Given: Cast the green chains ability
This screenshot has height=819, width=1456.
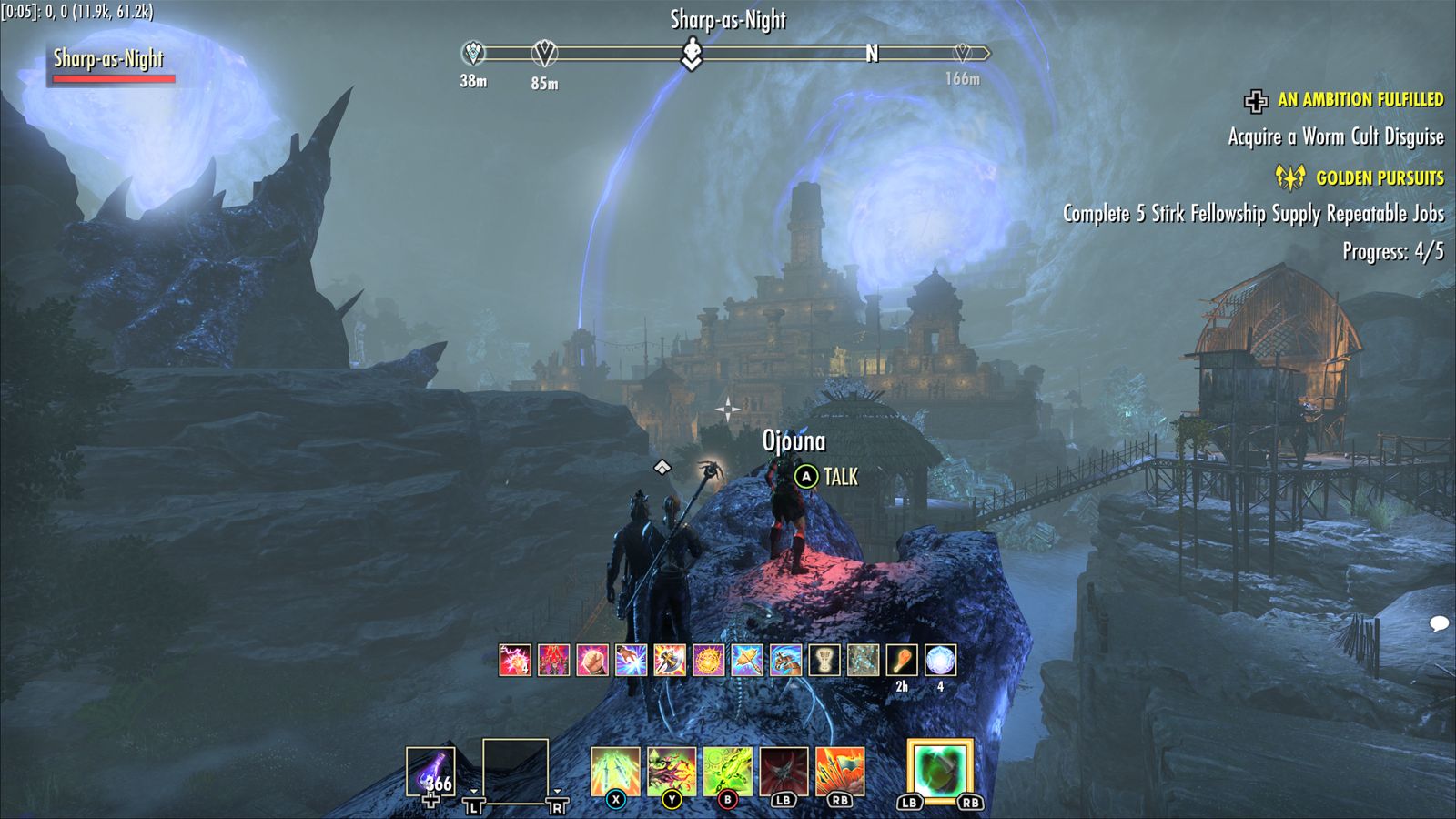Looking at the screenshot, I should point(727,772).
